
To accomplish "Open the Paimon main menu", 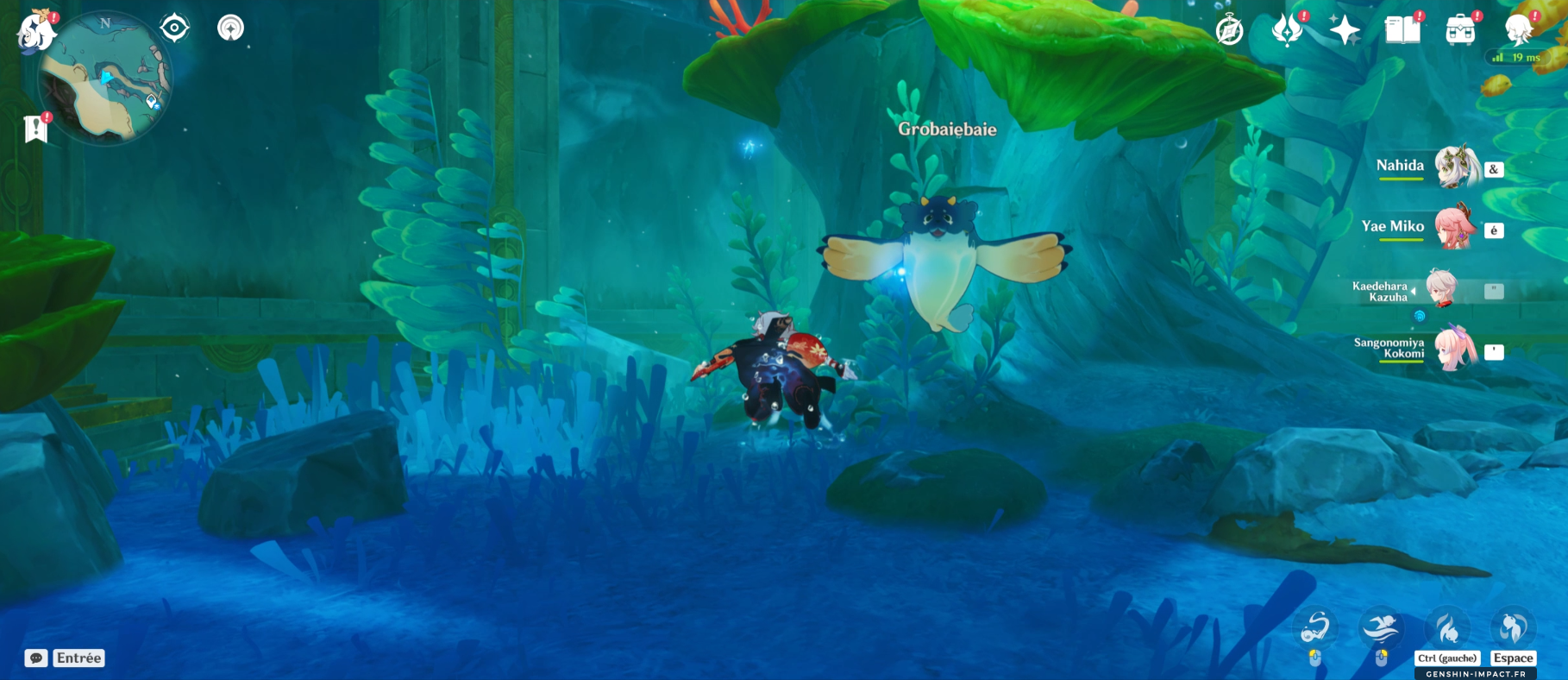I will tap(36, 31).
